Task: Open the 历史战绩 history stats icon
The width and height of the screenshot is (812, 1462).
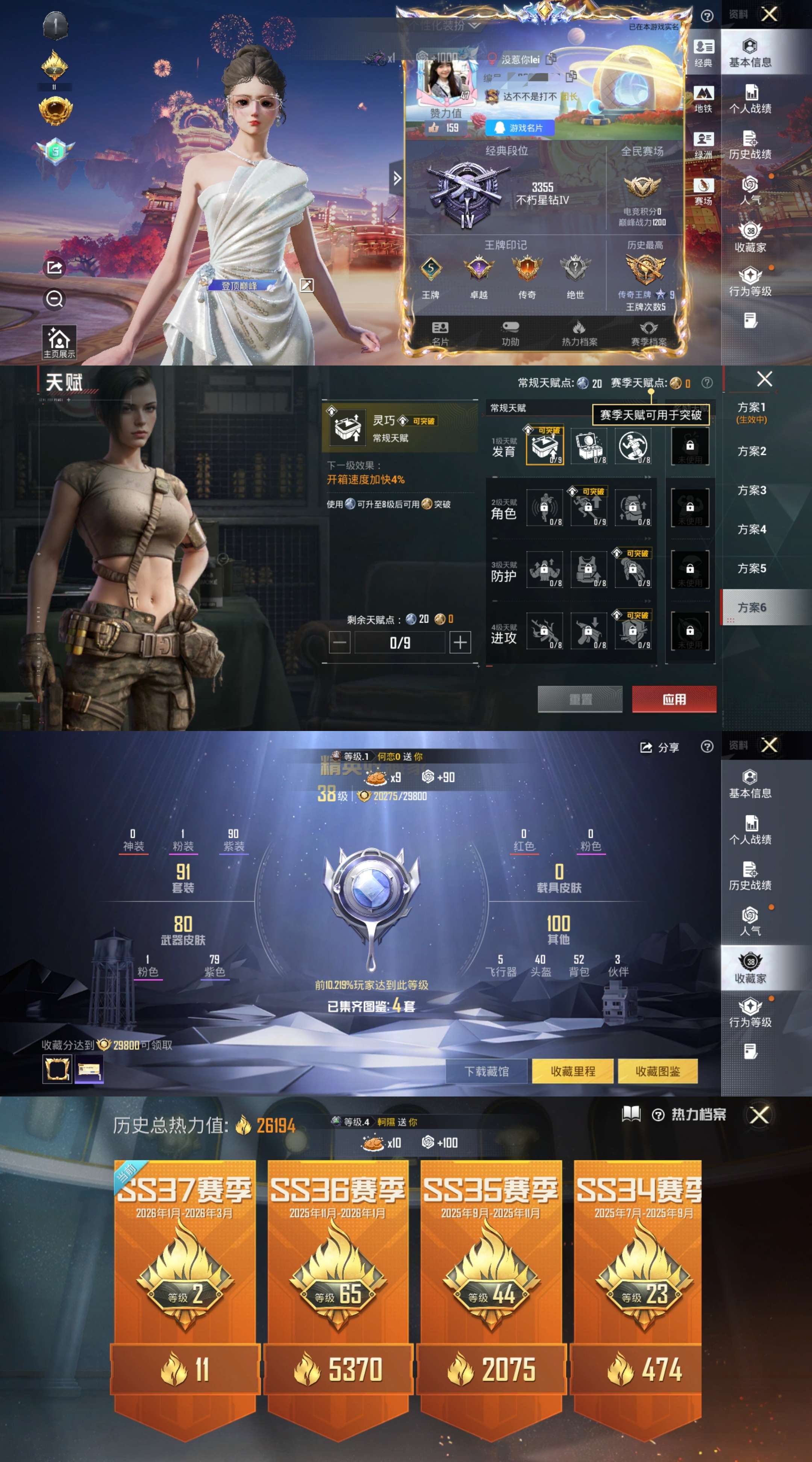Action: [x=750, y=140]
